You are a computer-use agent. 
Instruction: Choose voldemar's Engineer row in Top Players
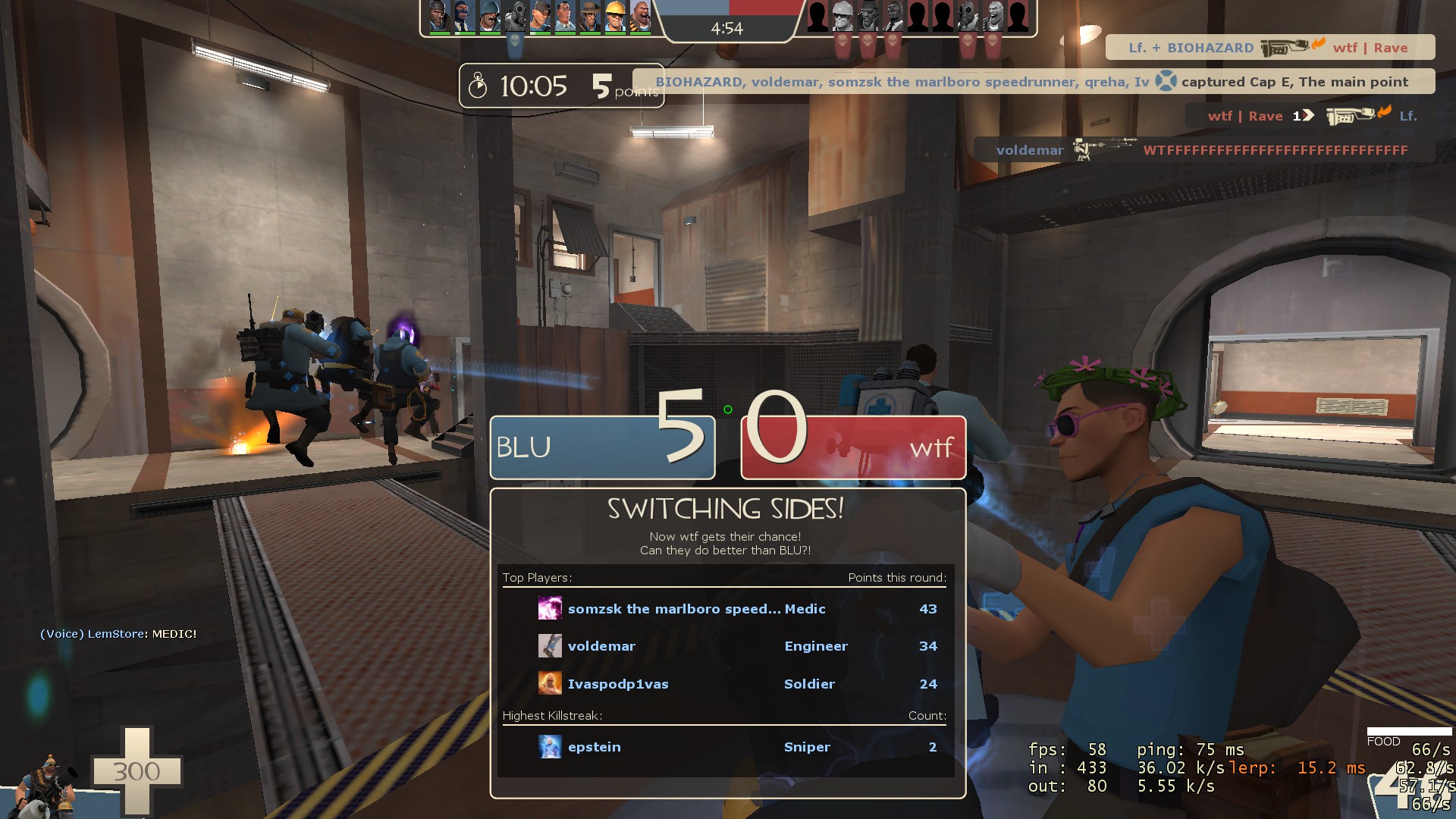[x=725, y=646]
